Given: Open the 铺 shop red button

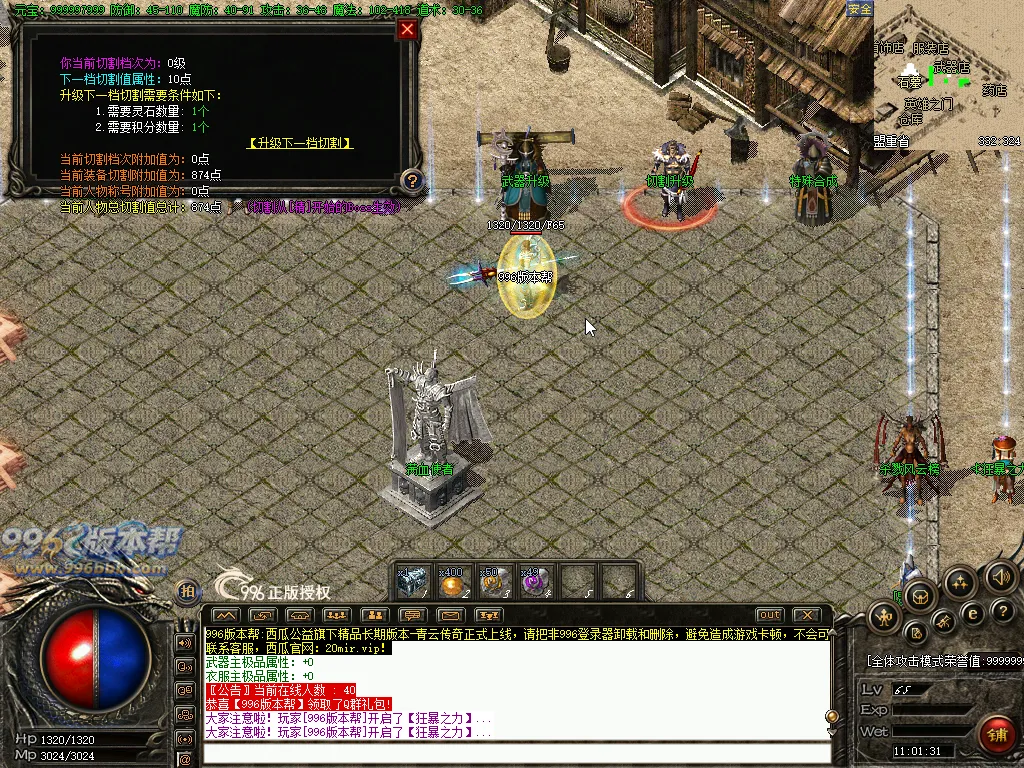Looking at the screenshot, I should (x=995, y=735).
